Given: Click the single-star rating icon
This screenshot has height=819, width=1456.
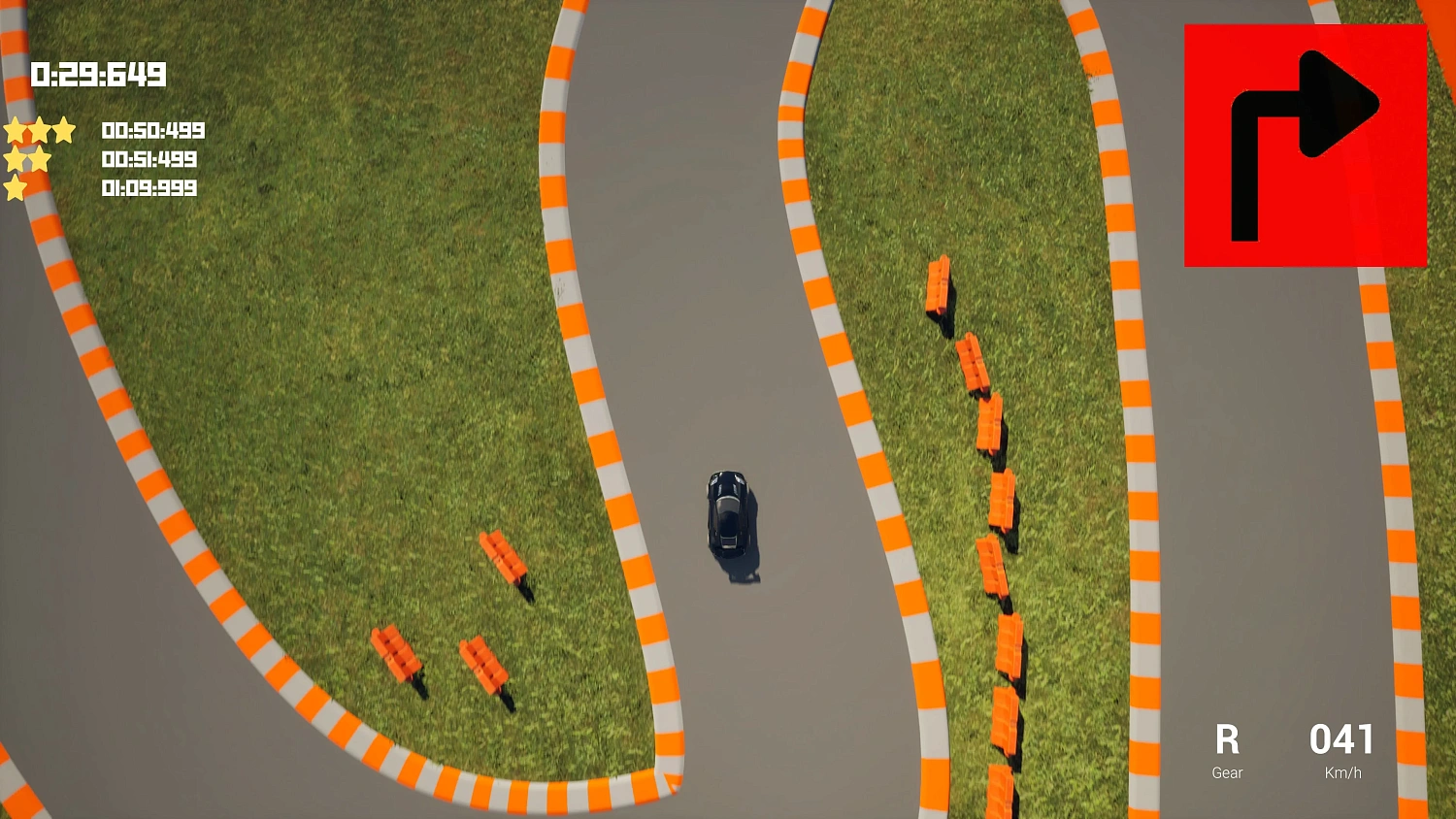Looking at the screenshot, I should [16, 188].
